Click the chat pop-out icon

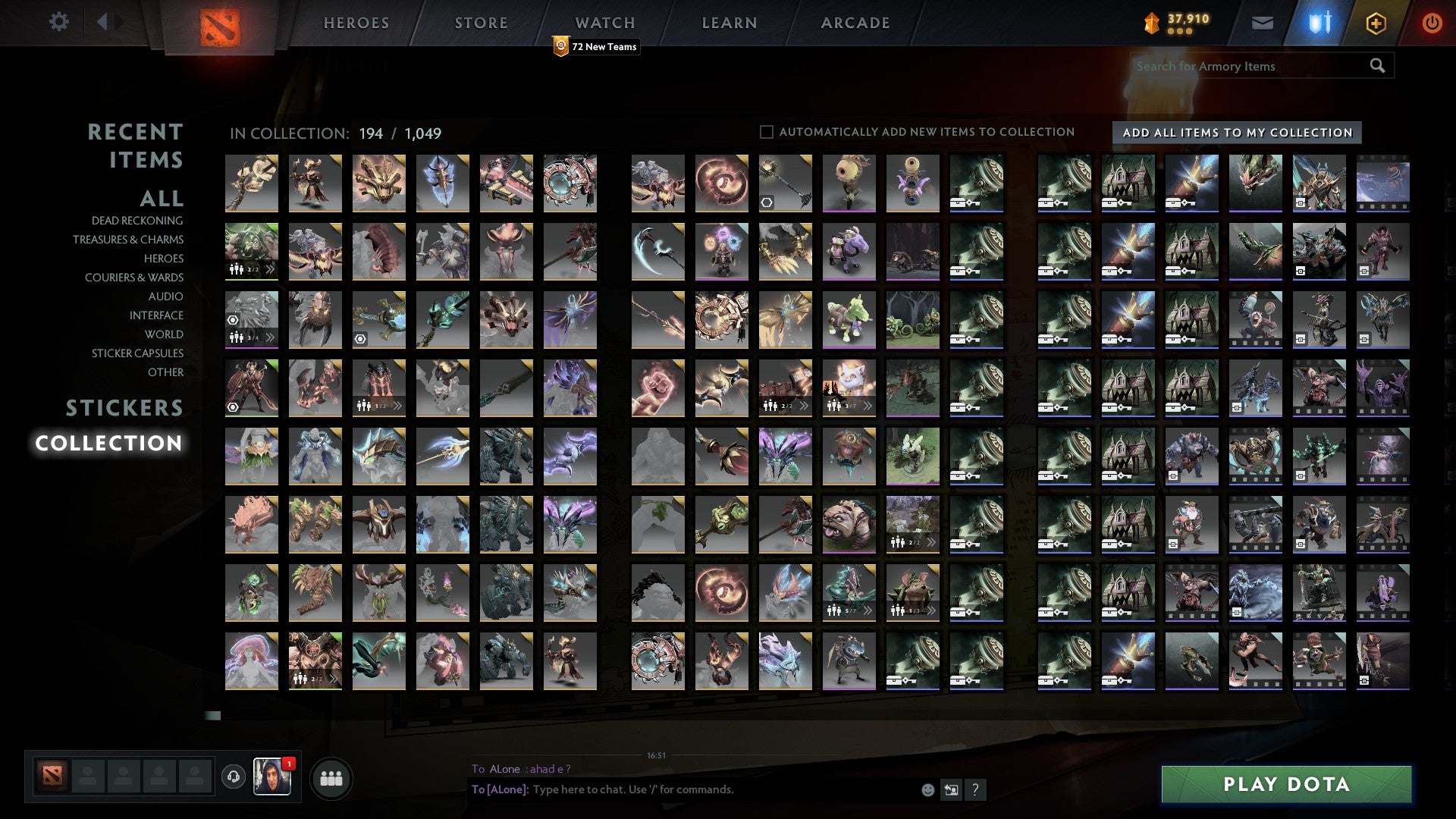950,789
